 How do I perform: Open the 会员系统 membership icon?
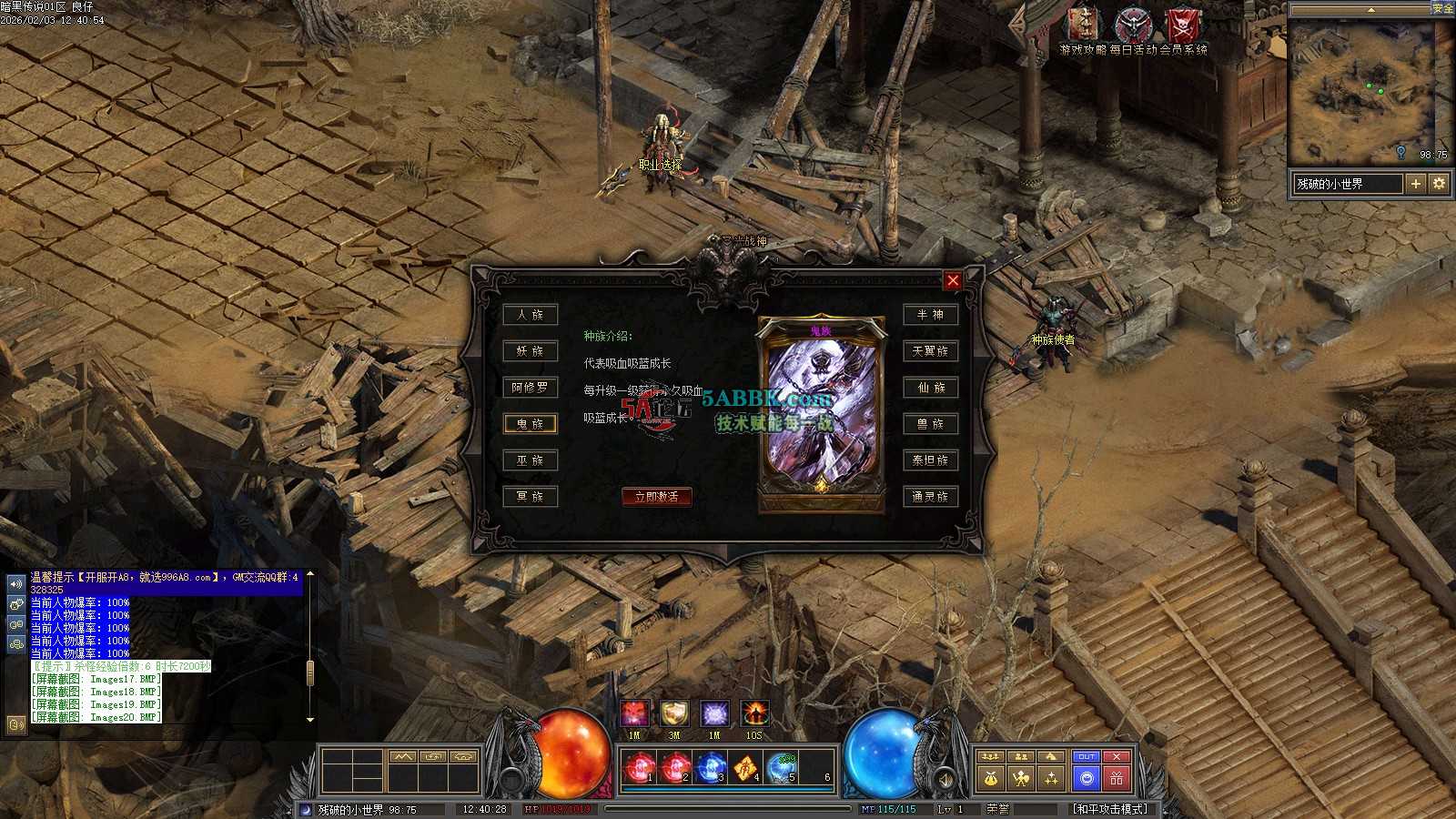pos(1183,27)
